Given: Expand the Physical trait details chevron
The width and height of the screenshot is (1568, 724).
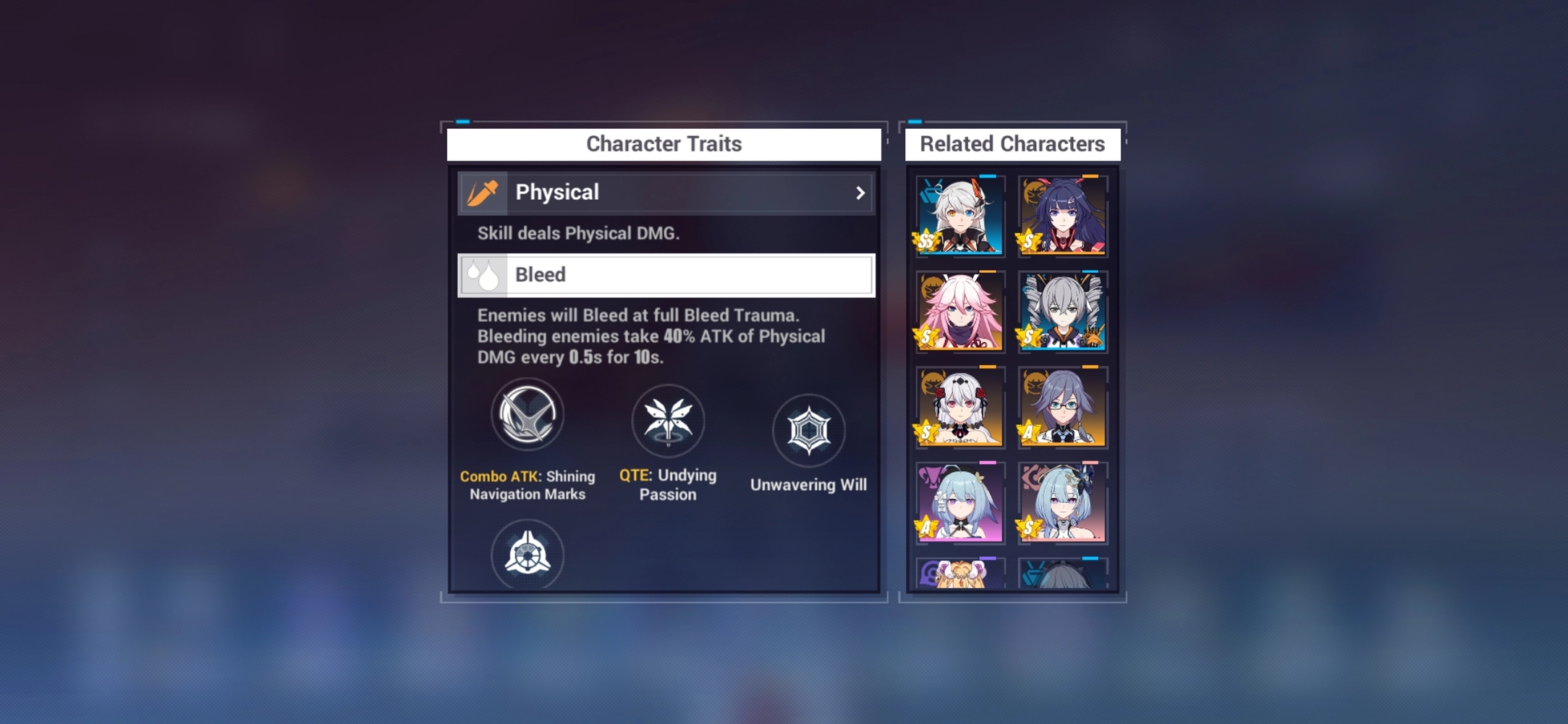Looking at the screenshot, I should click(860, 193).
